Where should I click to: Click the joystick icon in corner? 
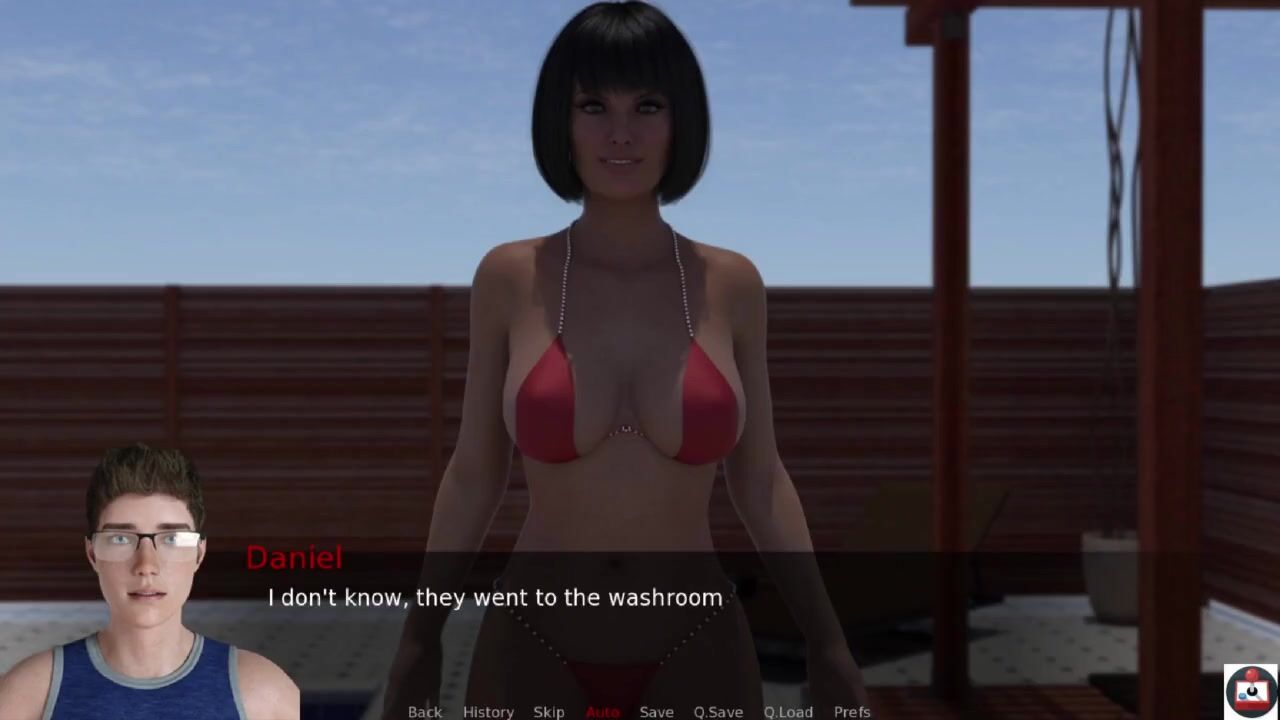point(1251,691)
